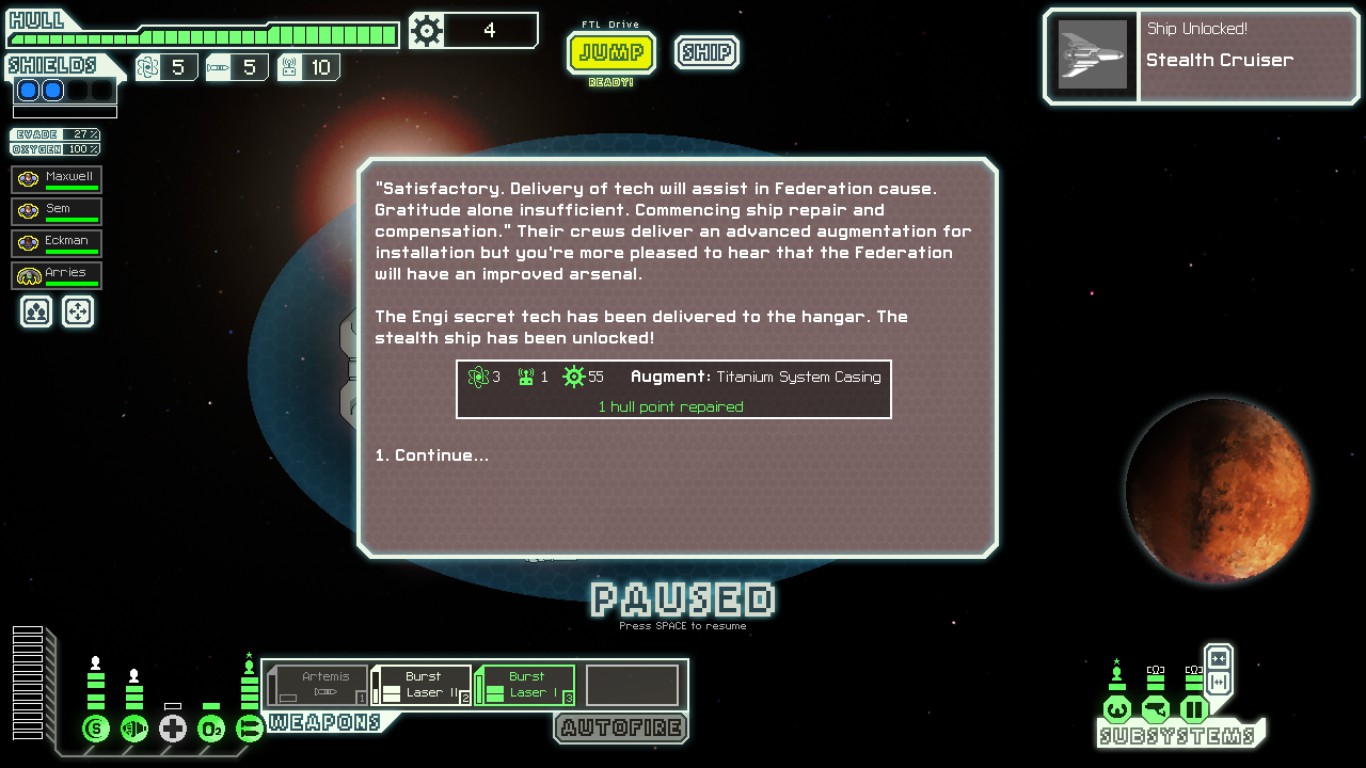The image size is (1366, 768).
Task: Open the Ship menu
Action: tap(706, 52)
